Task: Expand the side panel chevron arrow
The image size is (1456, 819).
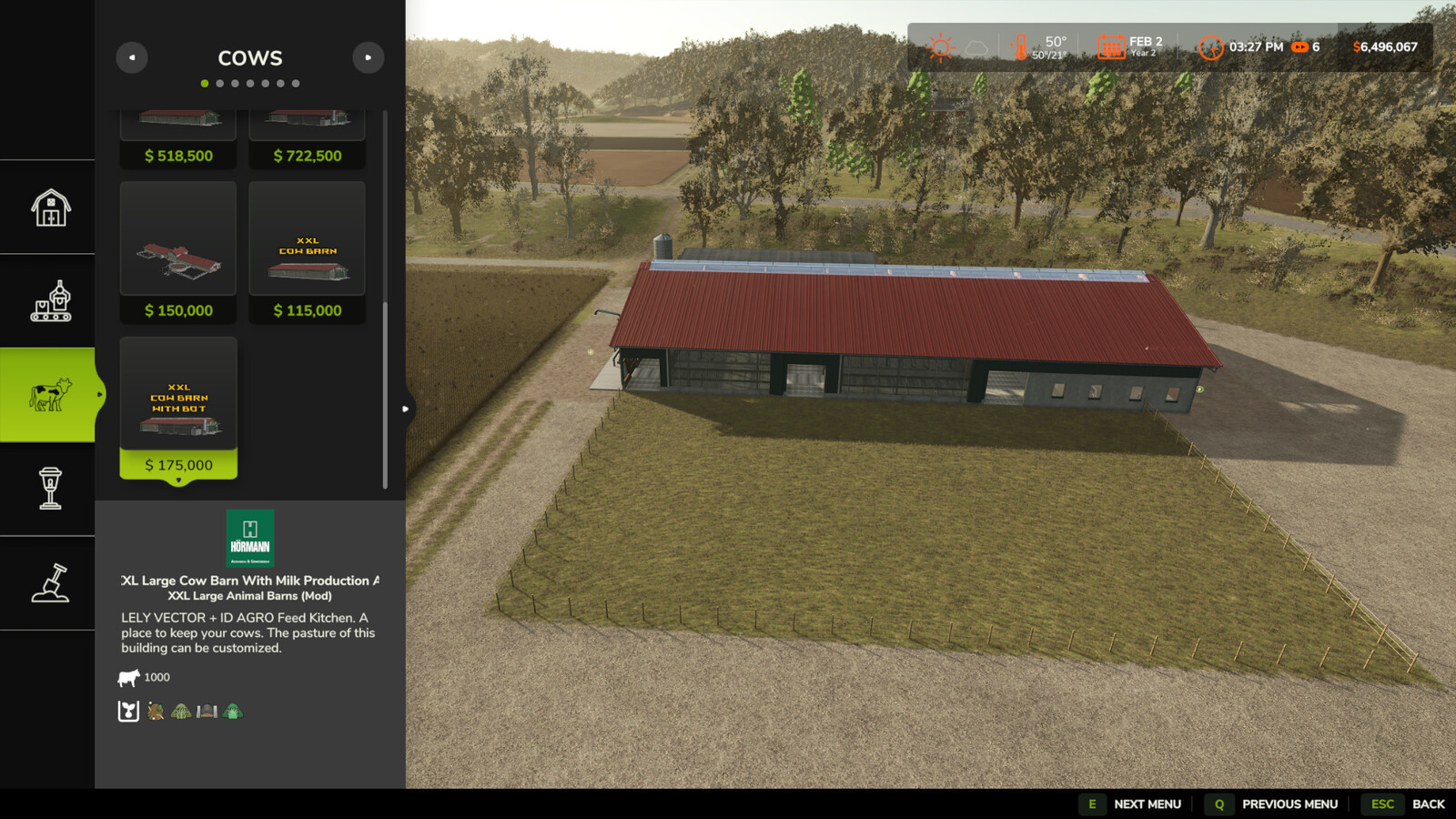Action: point(405,409)
